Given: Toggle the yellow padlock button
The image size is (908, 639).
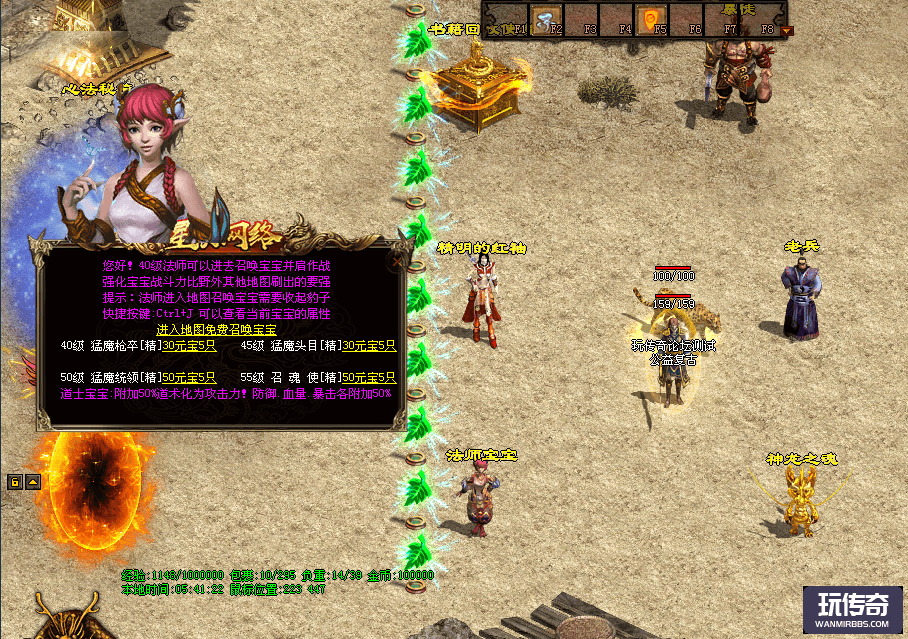Looking at the screenshot, I should click(15, 482).
